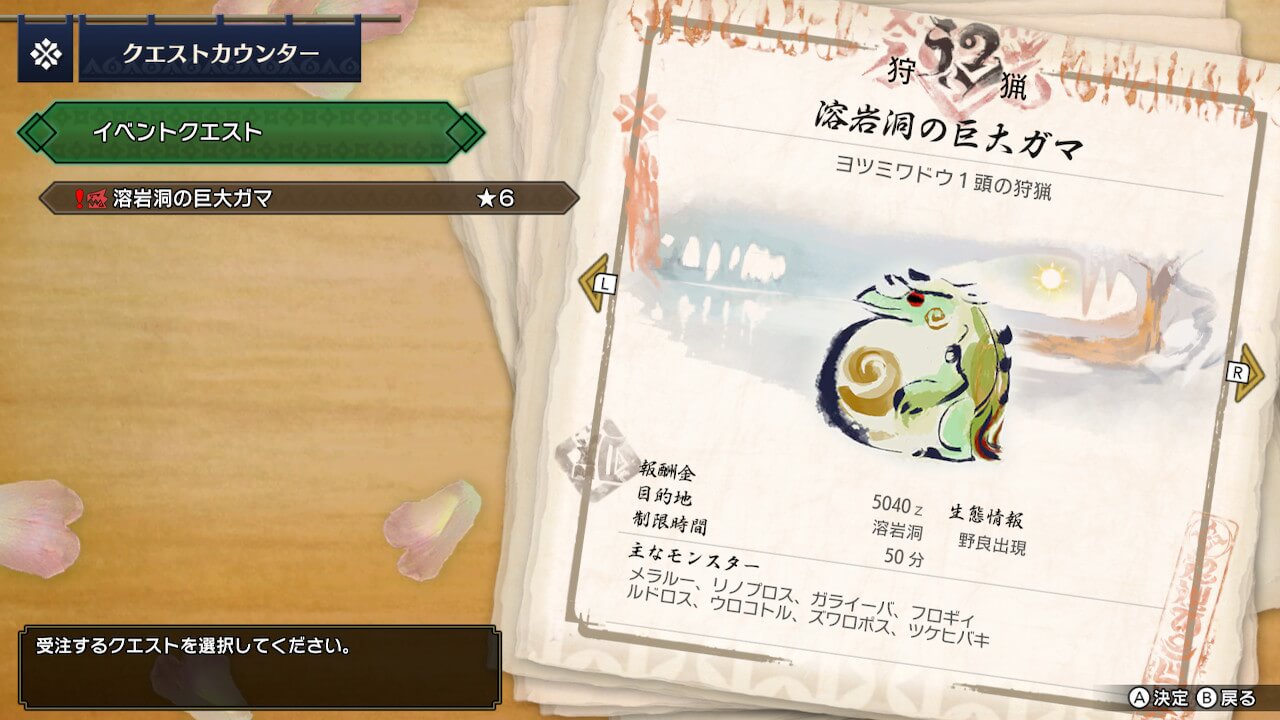Click the クエストカウンター title banner

[220, 54]
